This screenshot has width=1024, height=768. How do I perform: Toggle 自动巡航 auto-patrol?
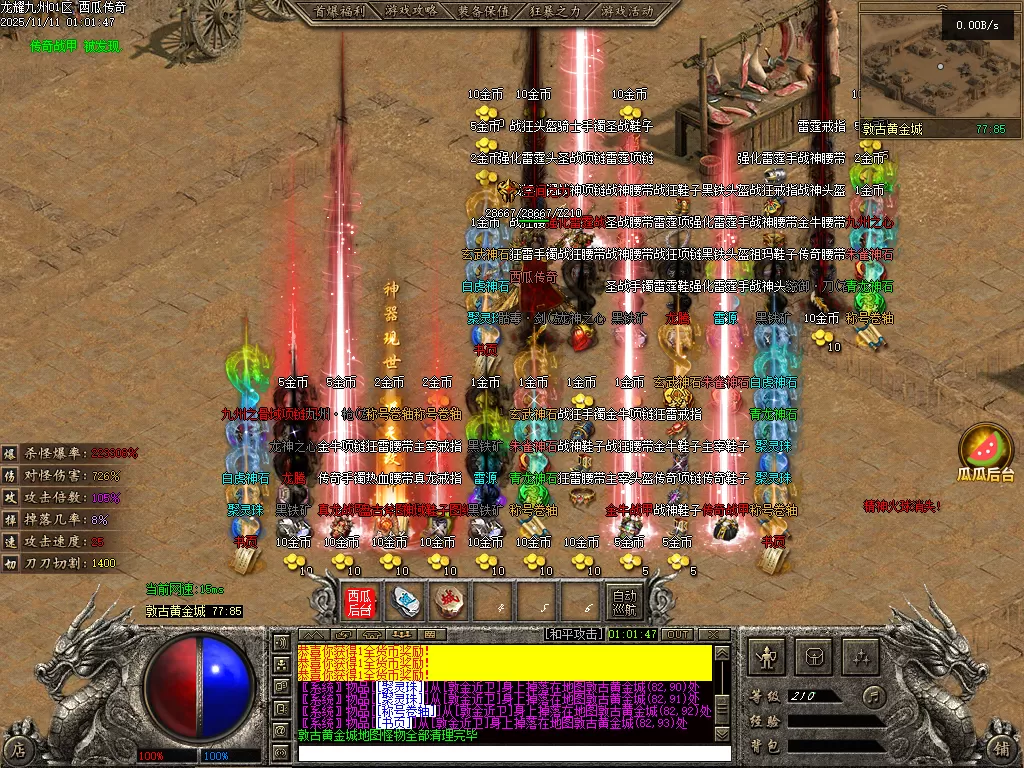coord(624,602)
